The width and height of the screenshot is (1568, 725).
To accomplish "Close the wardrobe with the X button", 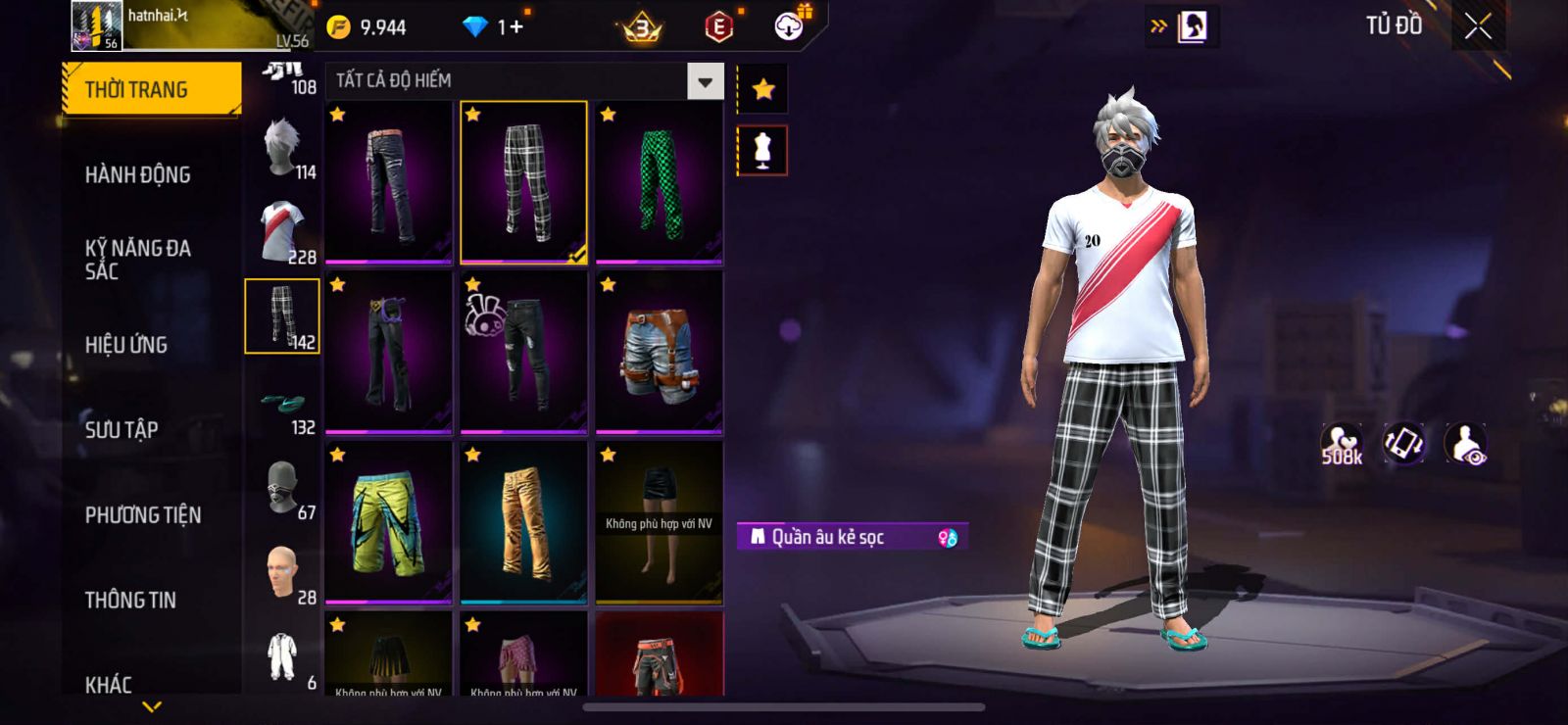I will (x=1478, y=27).
